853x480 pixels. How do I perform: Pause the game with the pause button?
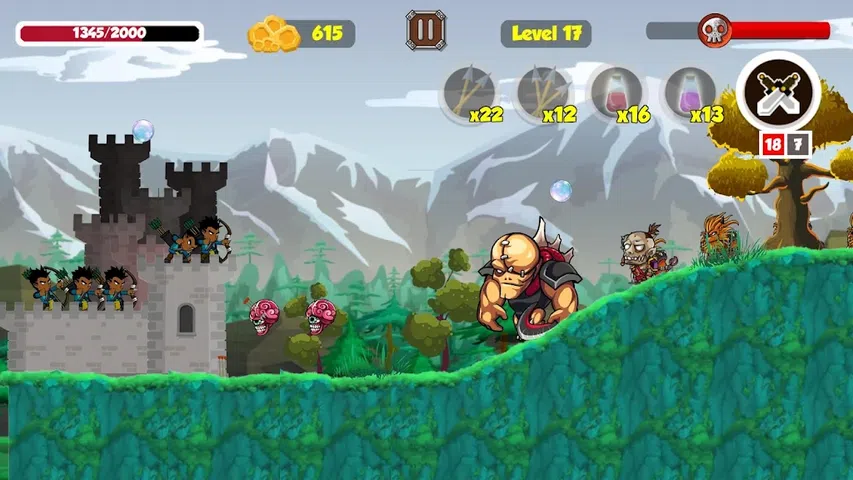[426, 30]
